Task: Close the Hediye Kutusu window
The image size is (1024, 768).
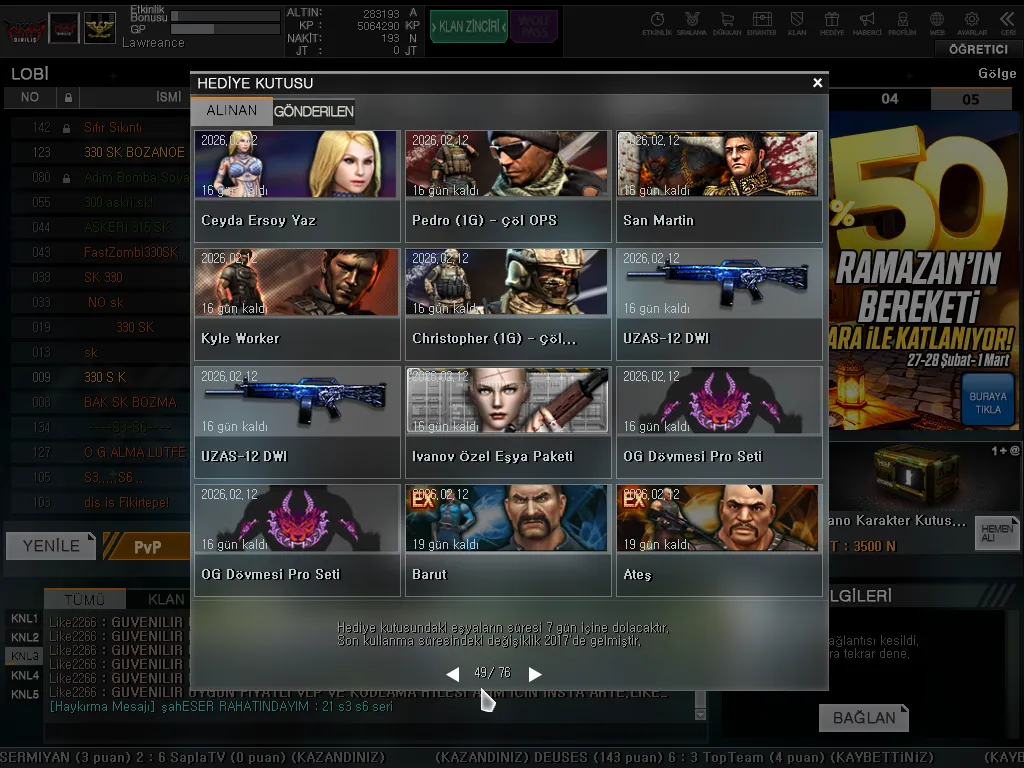Action: [817, 83]
